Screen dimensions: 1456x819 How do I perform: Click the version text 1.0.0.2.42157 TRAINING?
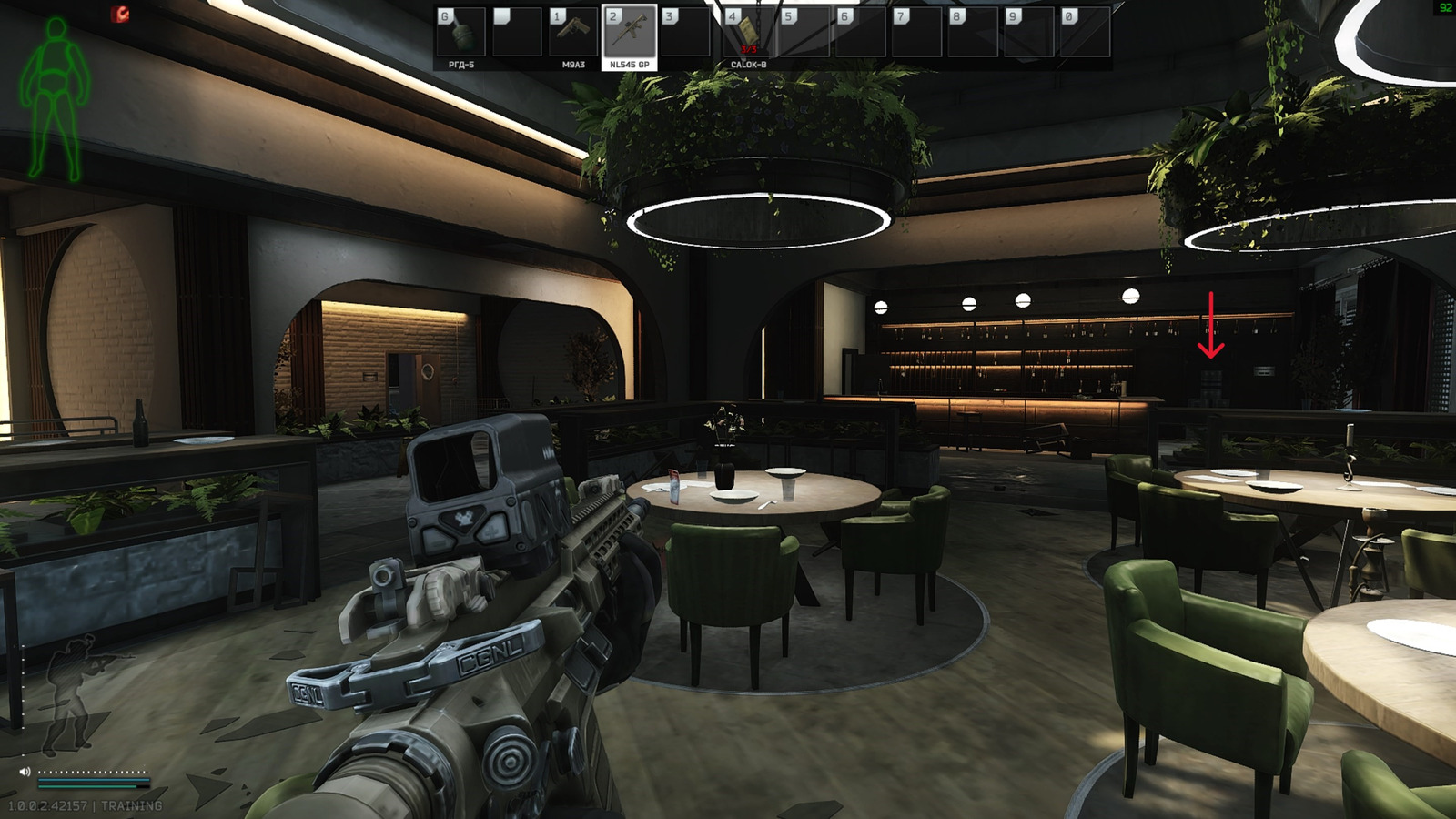tap(86, 804)
